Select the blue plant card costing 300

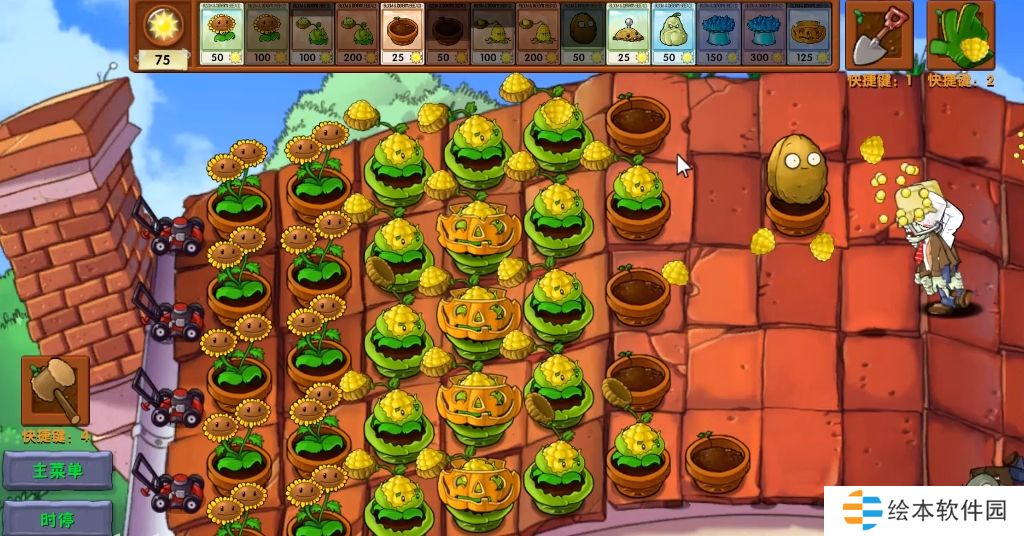[764, 34]
